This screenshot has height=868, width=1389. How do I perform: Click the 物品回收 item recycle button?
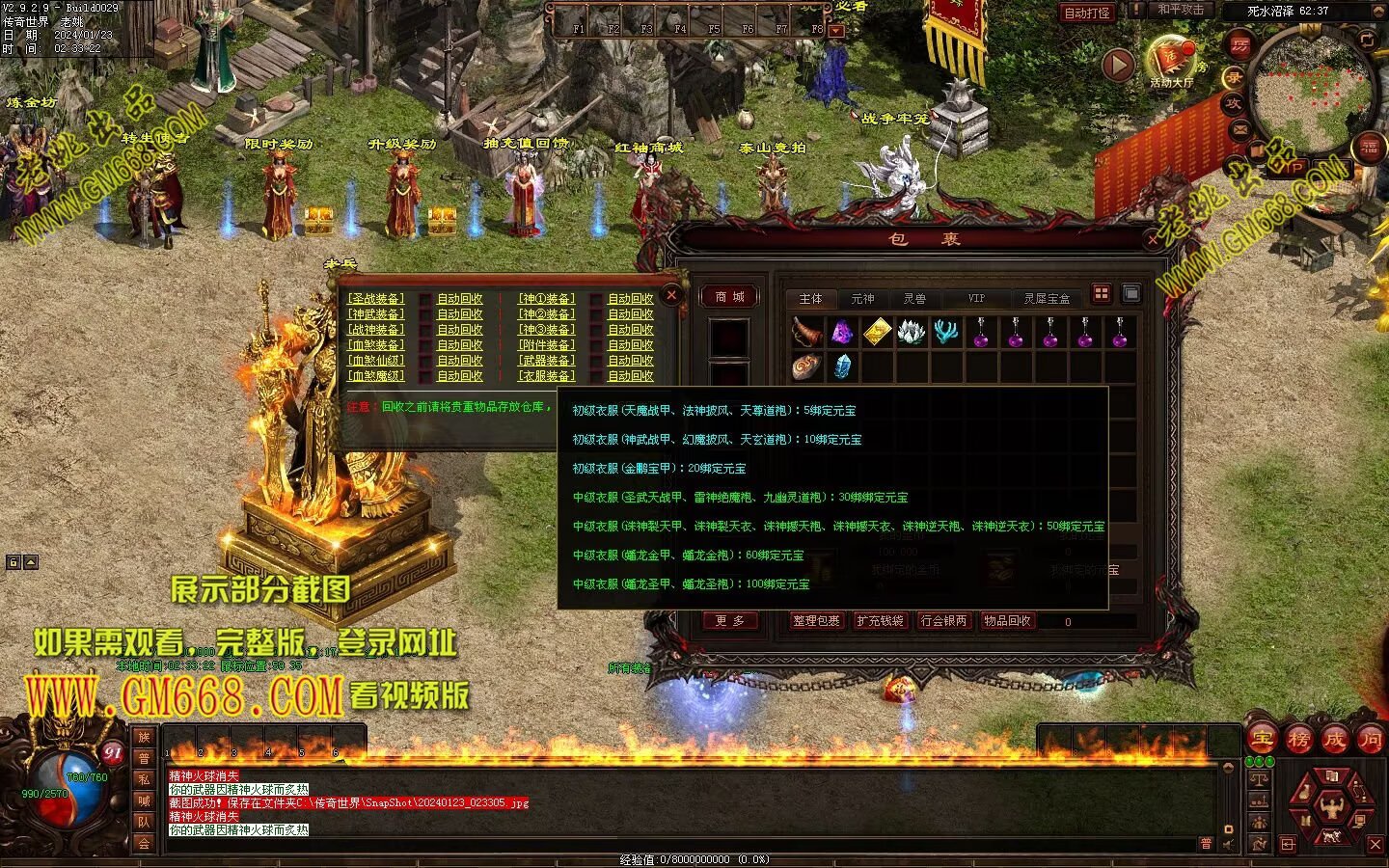tap(1007, 621)
